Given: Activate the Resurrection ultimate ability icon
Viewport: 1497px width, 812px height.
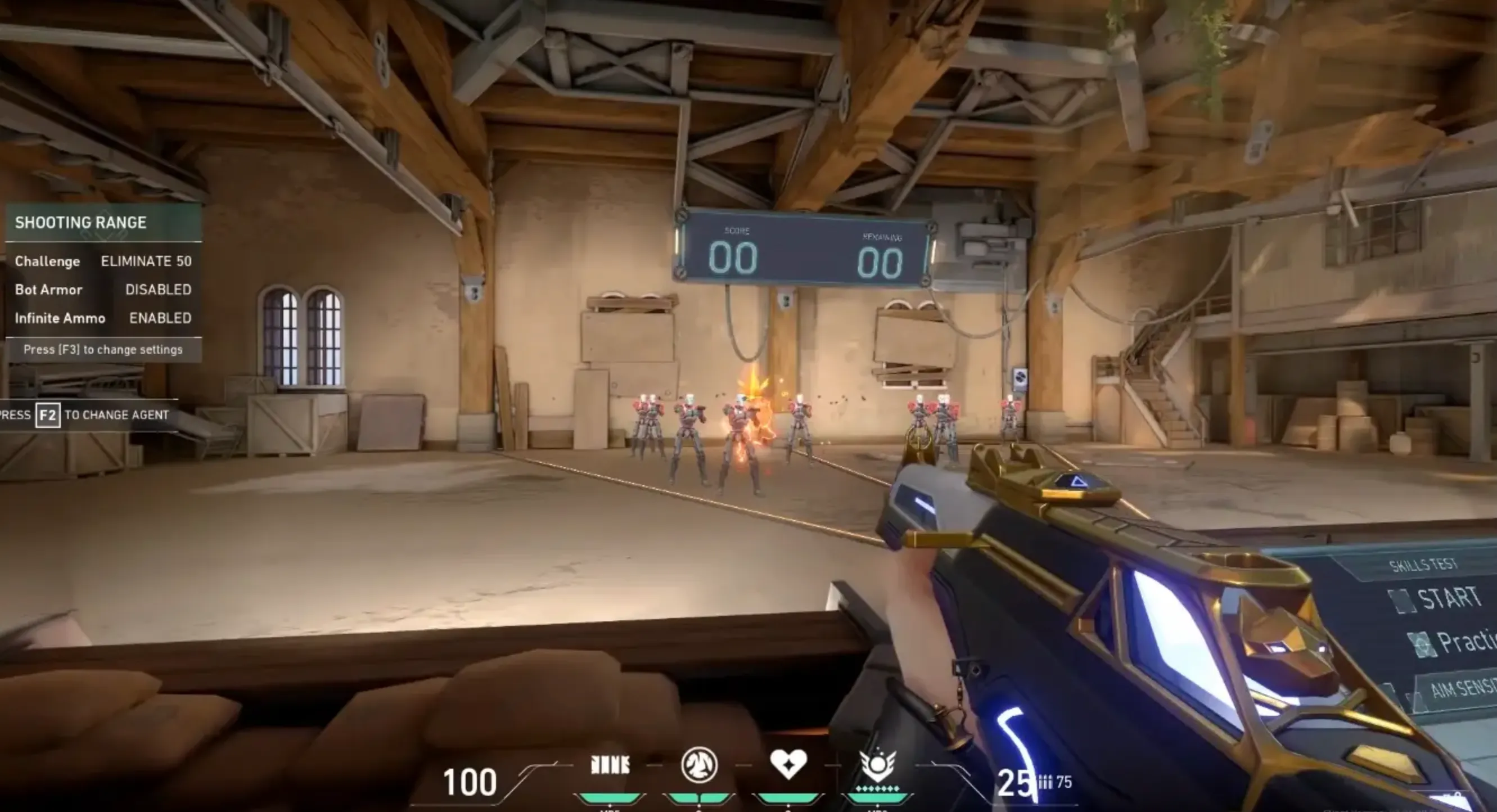Looking at the screenshot, I should (x=878, y=767).
